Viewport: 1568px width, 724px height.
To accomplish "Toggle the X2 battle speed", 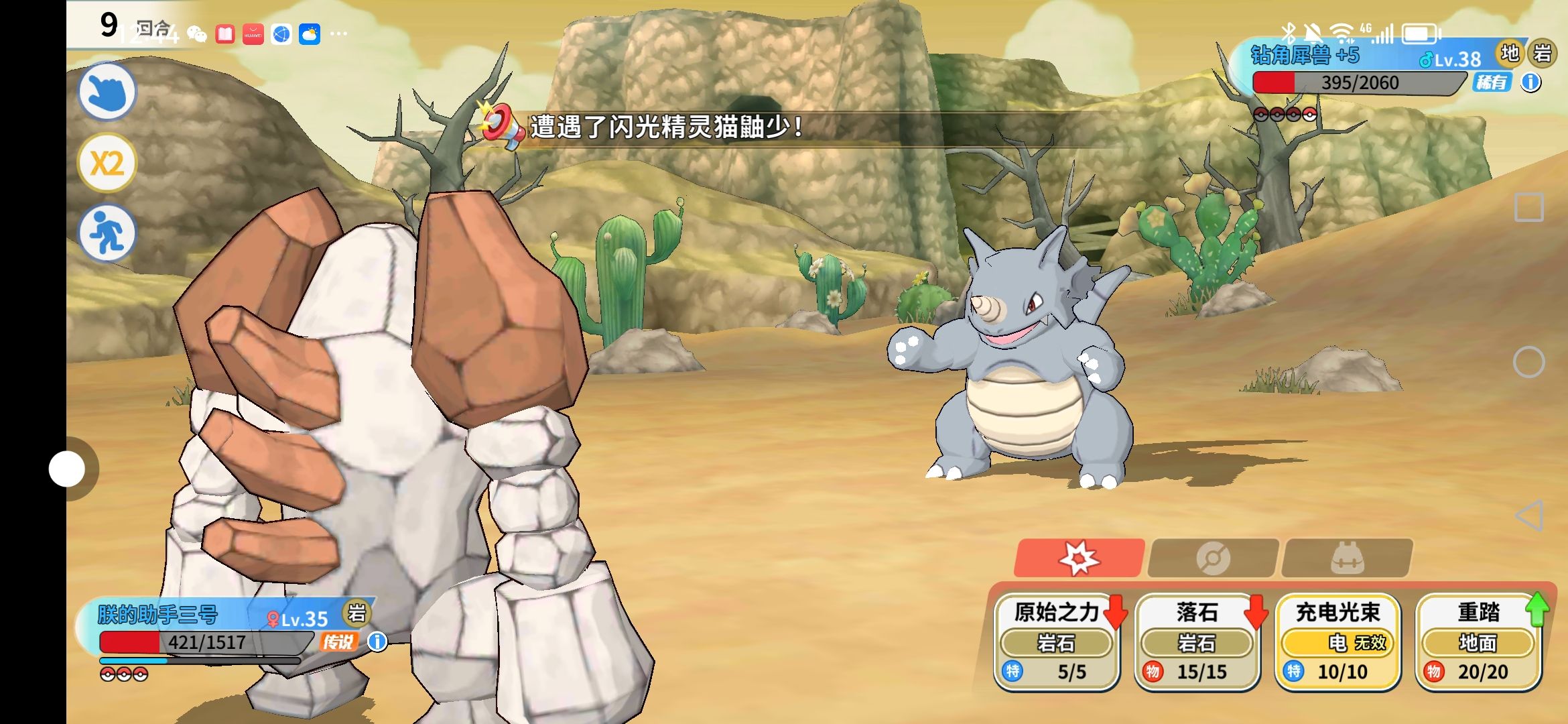I will point(107,163).
